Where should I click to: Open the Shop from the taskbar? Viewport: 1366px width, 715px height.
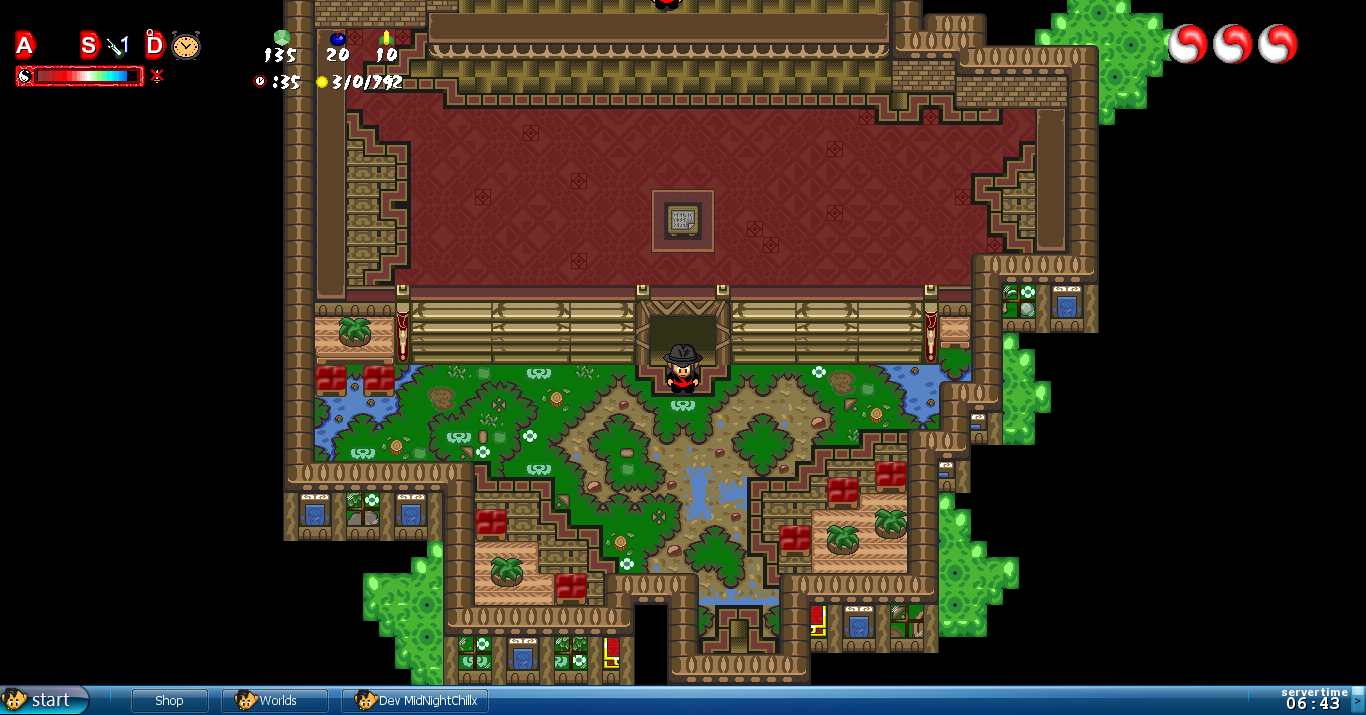point(169,701)
